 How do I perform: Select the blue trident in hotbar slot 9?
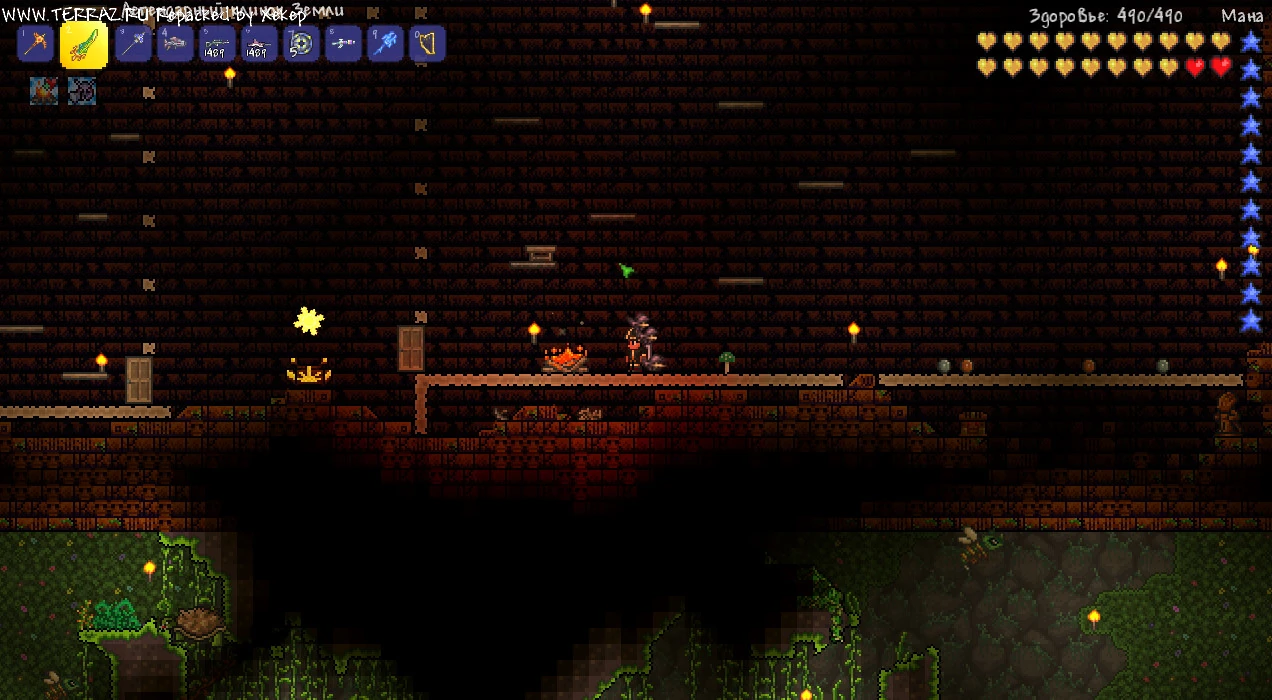tap(385, 44)
